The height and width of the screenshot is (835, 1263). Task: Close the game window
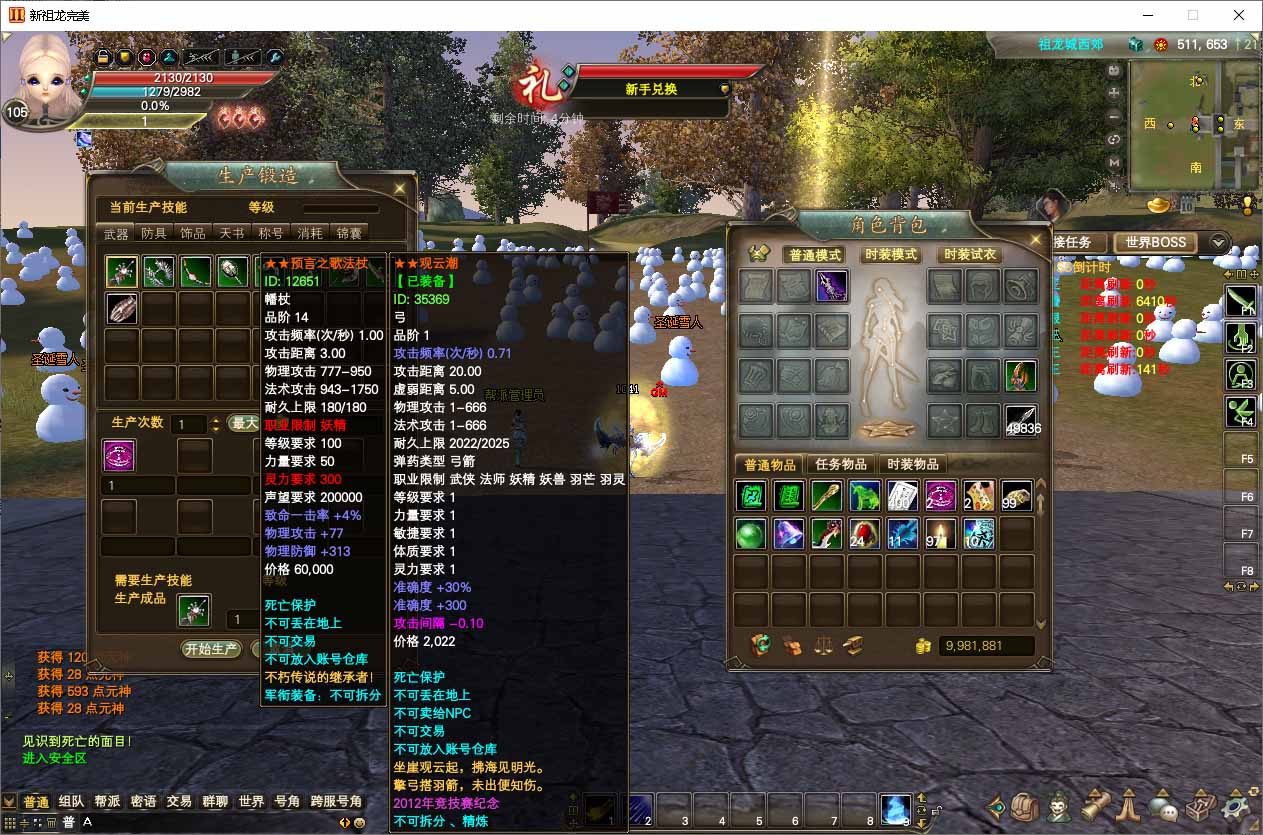(1240, 15)
